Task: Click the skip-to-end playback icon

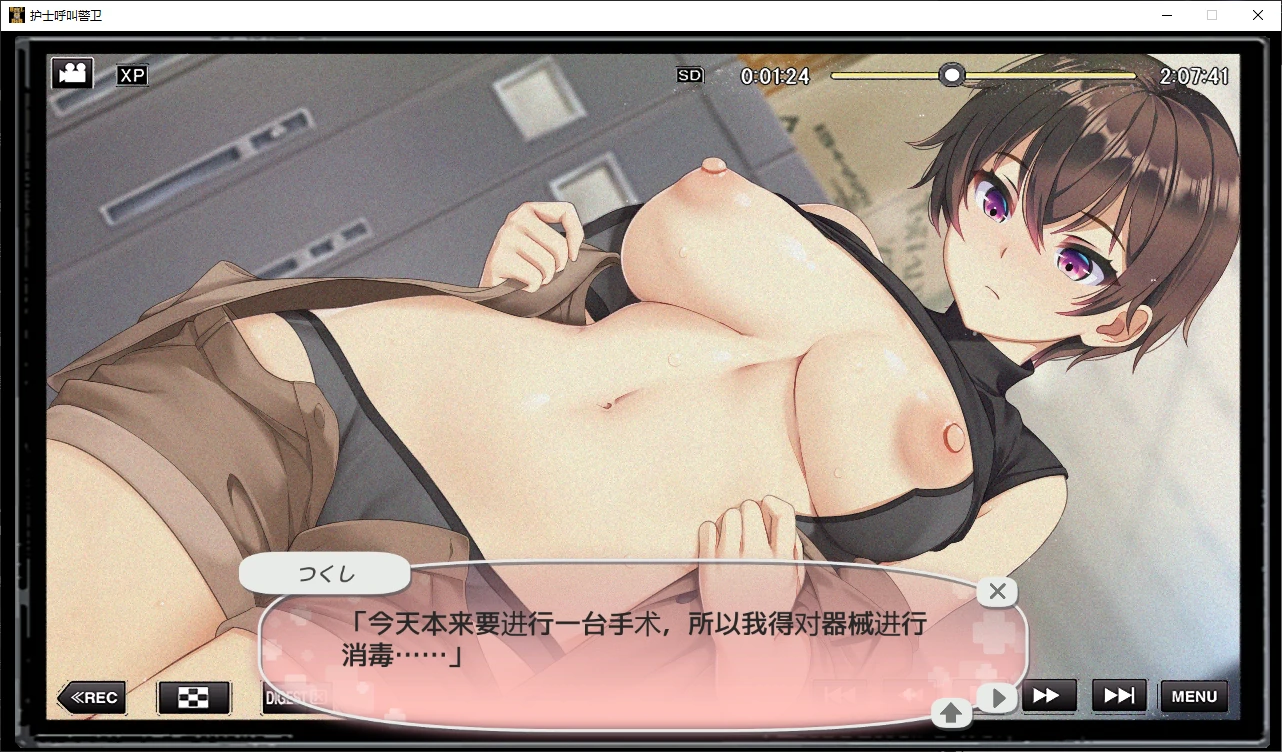Action: [x=1119, y=696]
